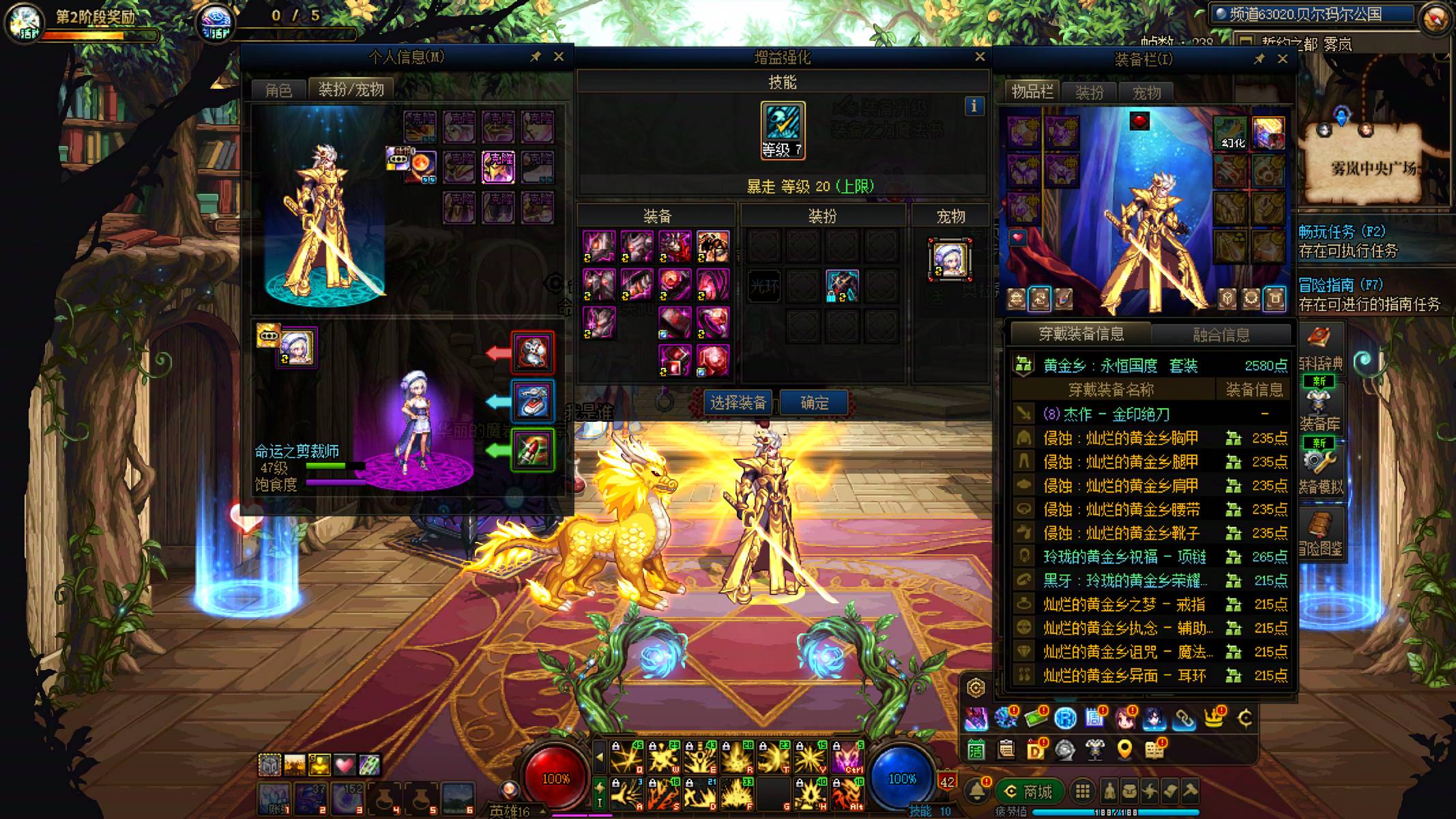Screen dimensions: 1456x819
Task: Switch to the 宠物 tab in 装备栏
Action: pyautogui.click(x=1146, y=92)
